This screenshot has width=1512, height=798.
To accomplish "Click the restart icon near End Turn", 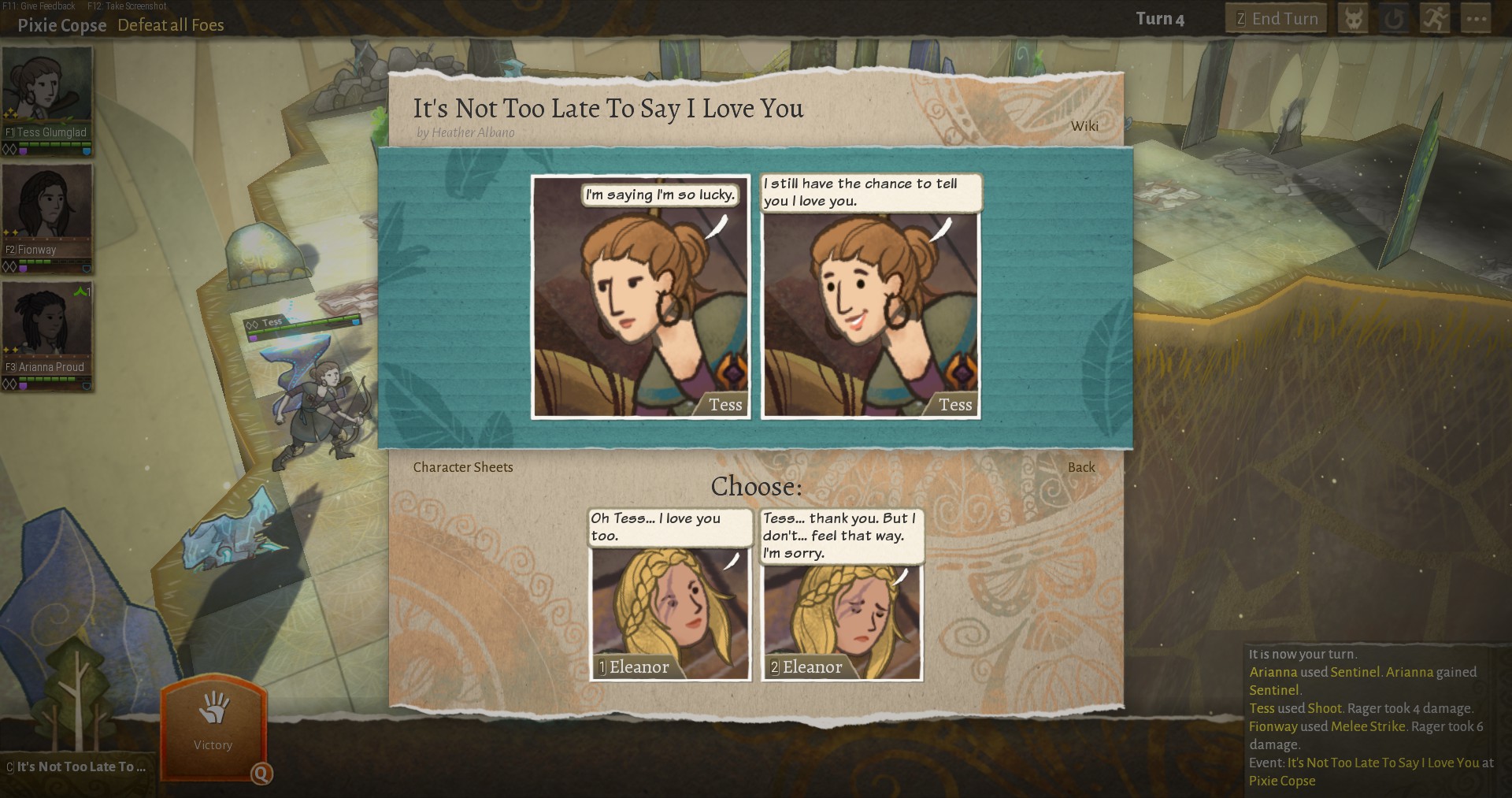I will 1394,17.
